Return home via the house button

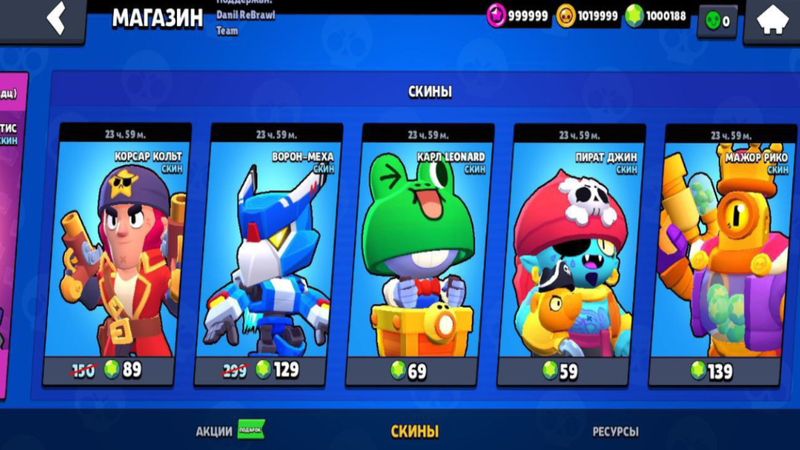[772, 19]
